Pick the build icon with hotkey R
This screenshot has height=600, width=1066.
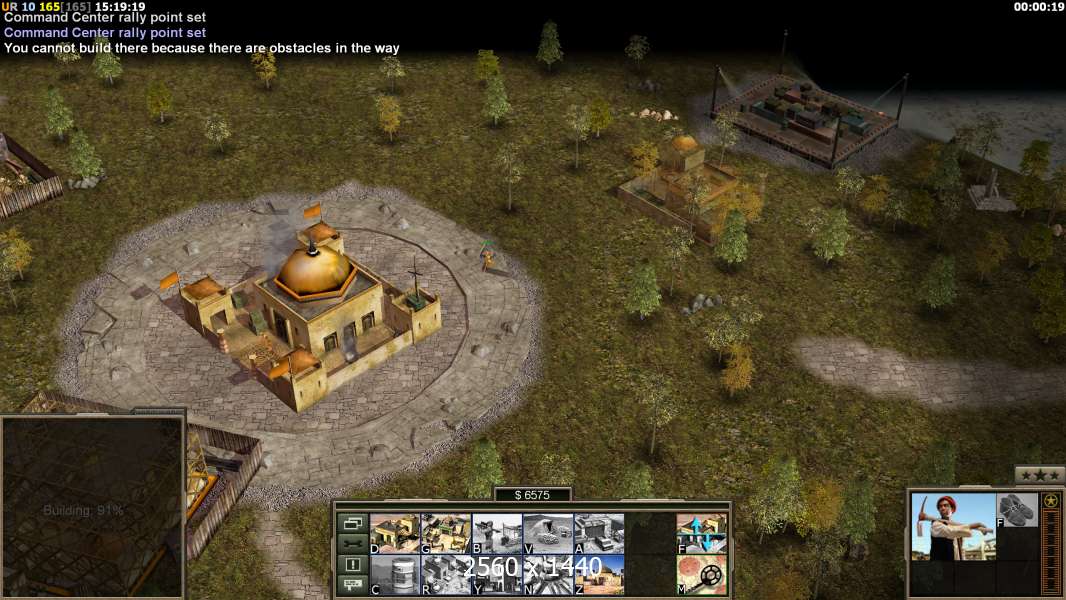[446, 575]
